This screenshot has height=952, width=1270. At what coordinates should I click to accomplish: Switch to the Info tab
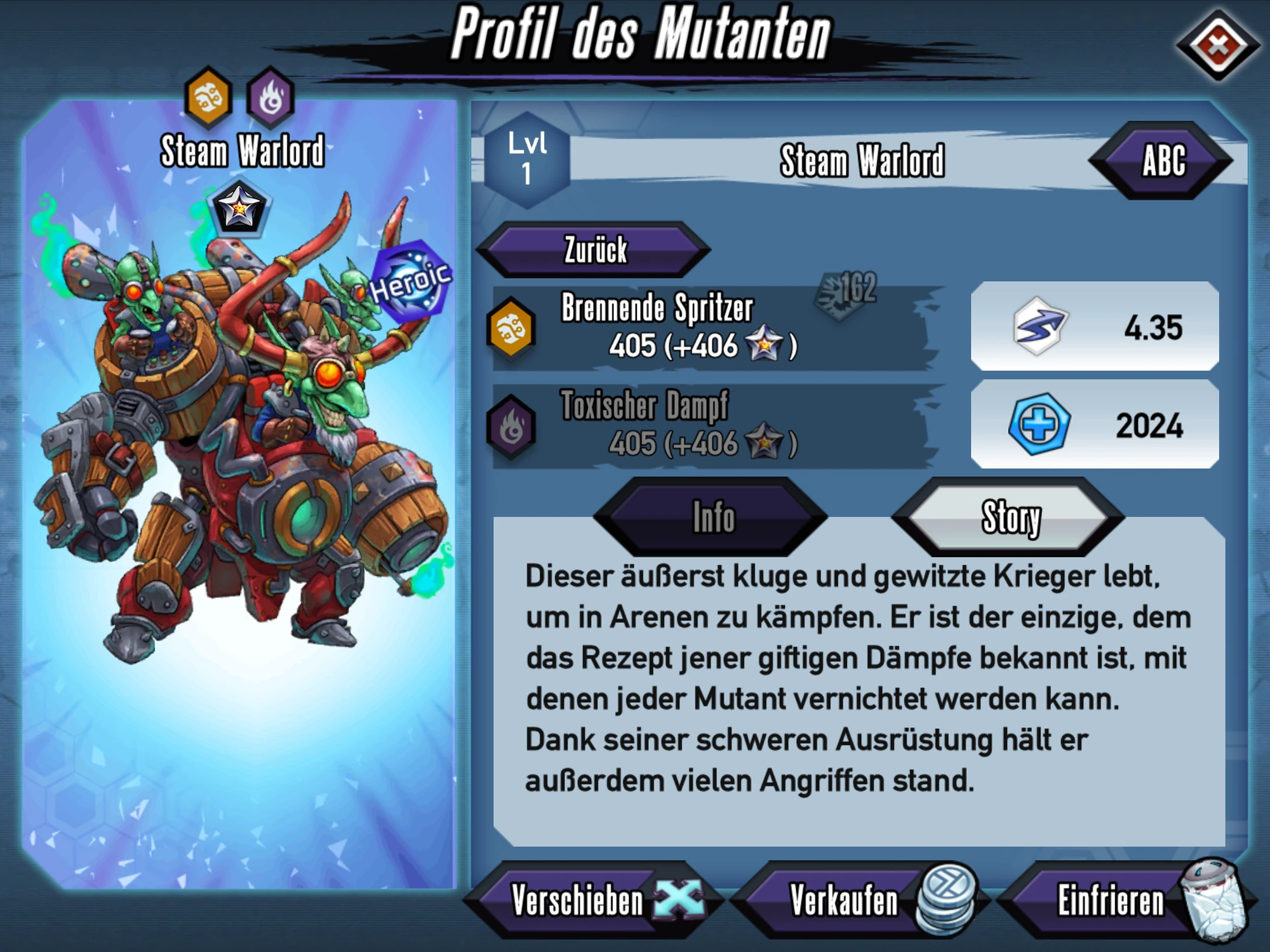711,517
